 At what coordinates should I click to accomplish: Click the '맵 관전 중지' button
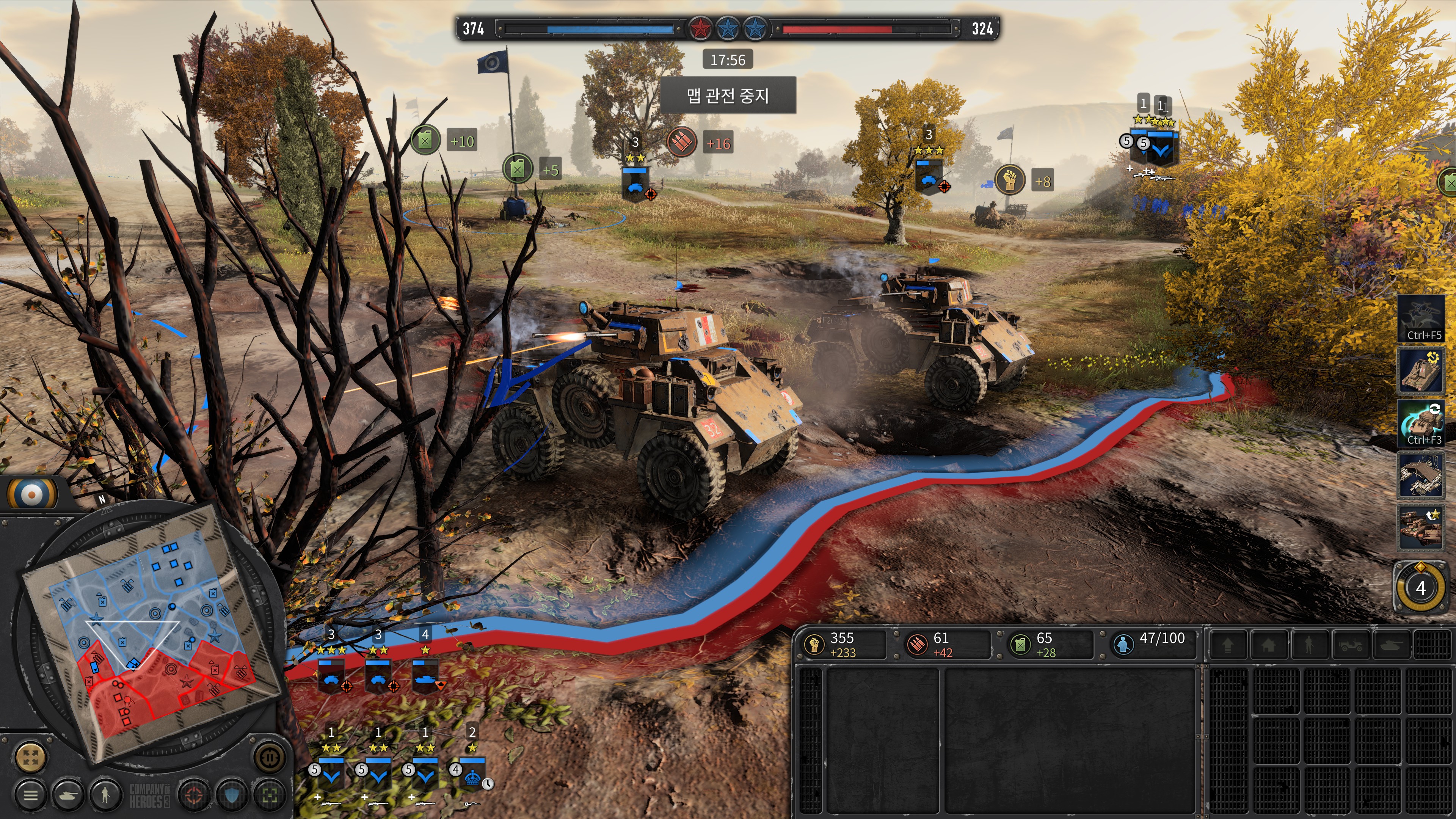click(x=728, y=96)
